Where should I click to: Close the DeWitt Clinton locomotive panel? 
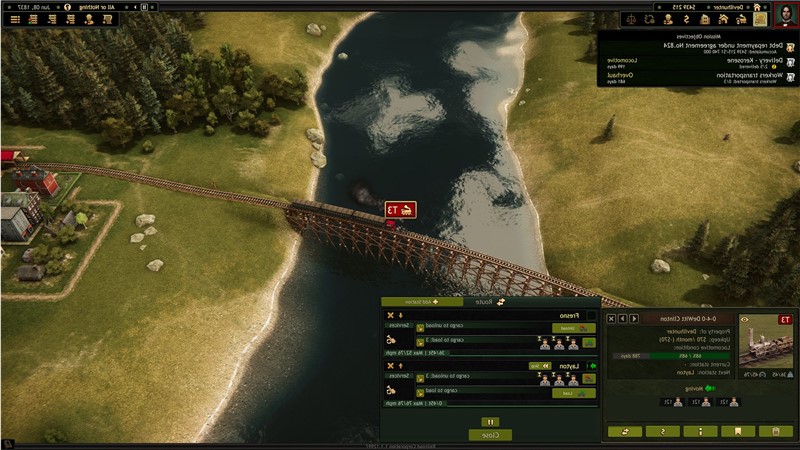613,319
